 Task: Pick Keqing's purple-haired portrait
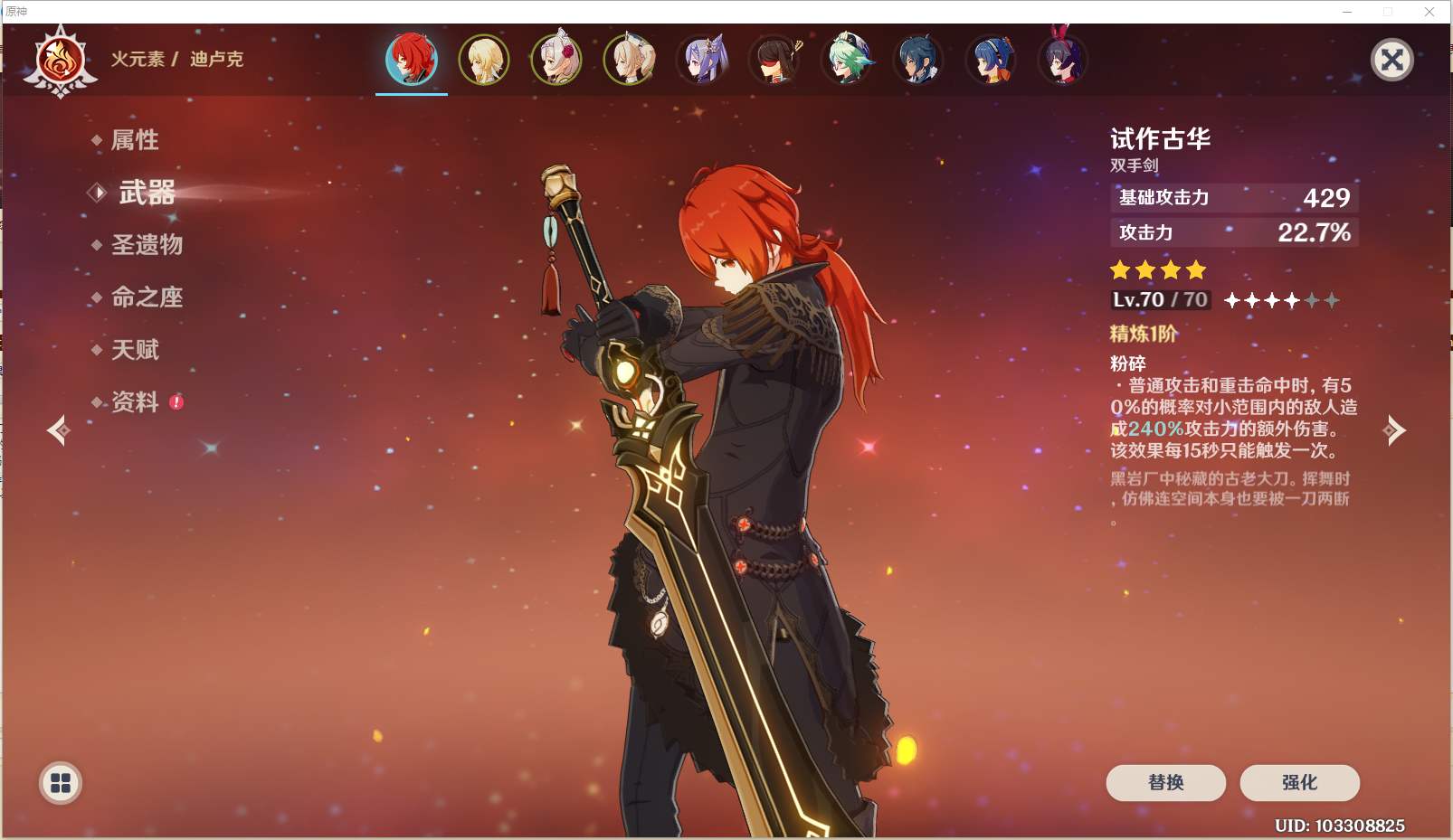[703, 60]
